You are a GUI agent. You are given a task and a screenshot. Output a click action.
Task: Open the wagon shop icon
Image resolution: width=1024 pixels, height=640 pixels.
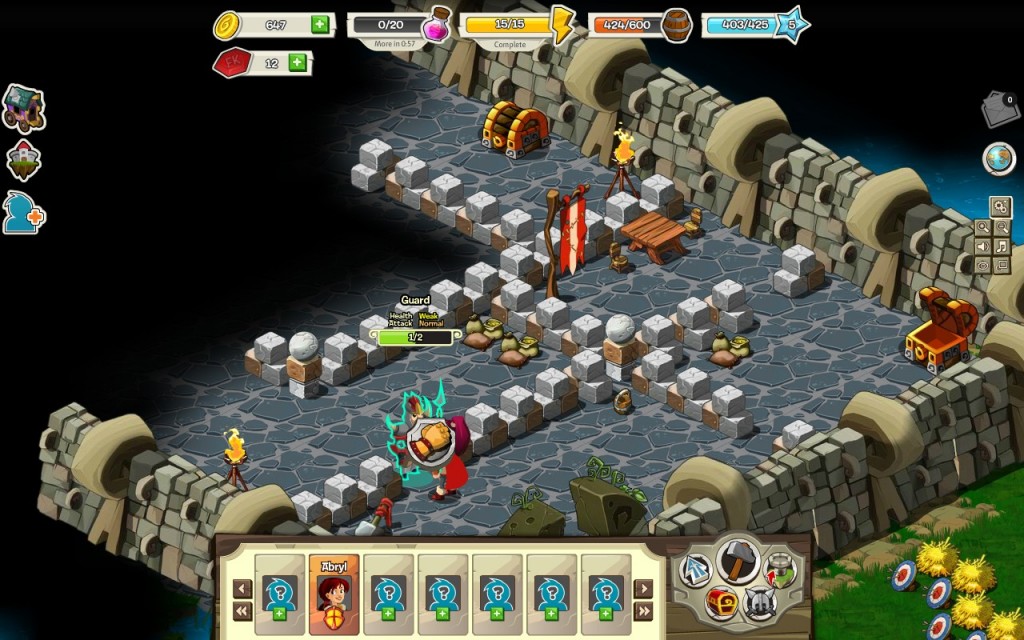click(x=22, y=108)
